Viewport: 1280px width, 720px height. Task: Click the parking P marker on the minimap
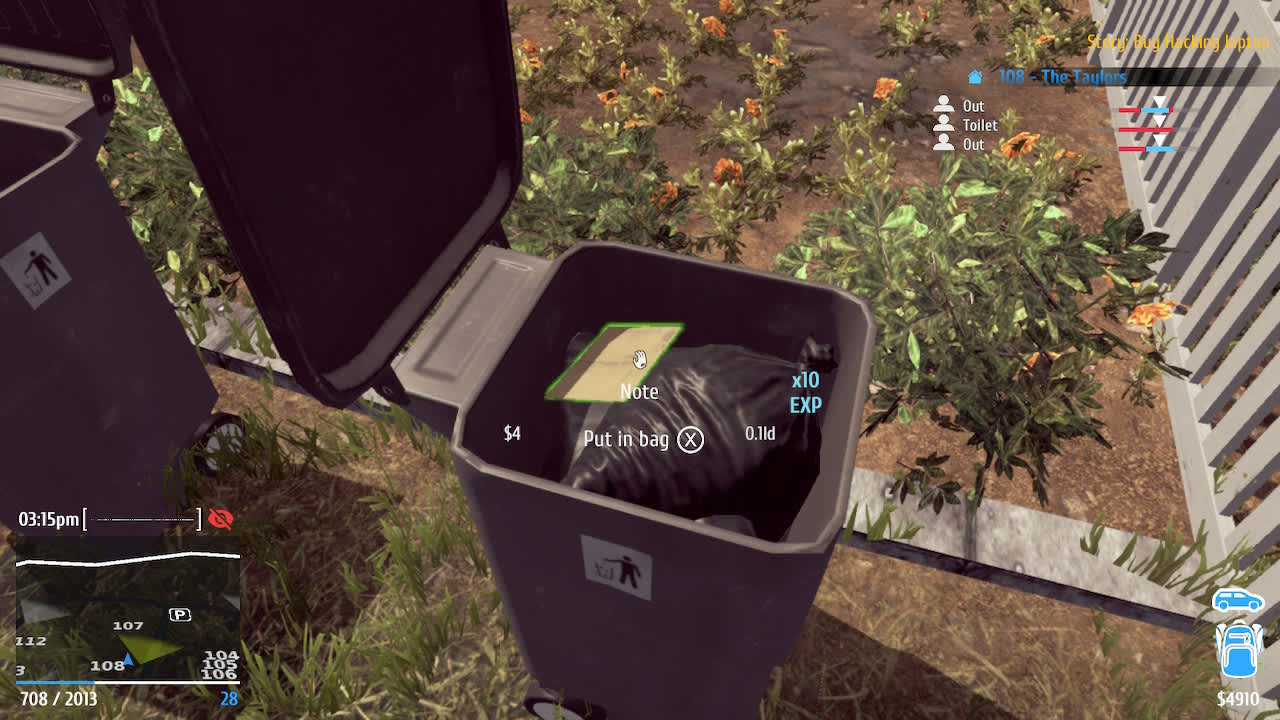[180, 615]
